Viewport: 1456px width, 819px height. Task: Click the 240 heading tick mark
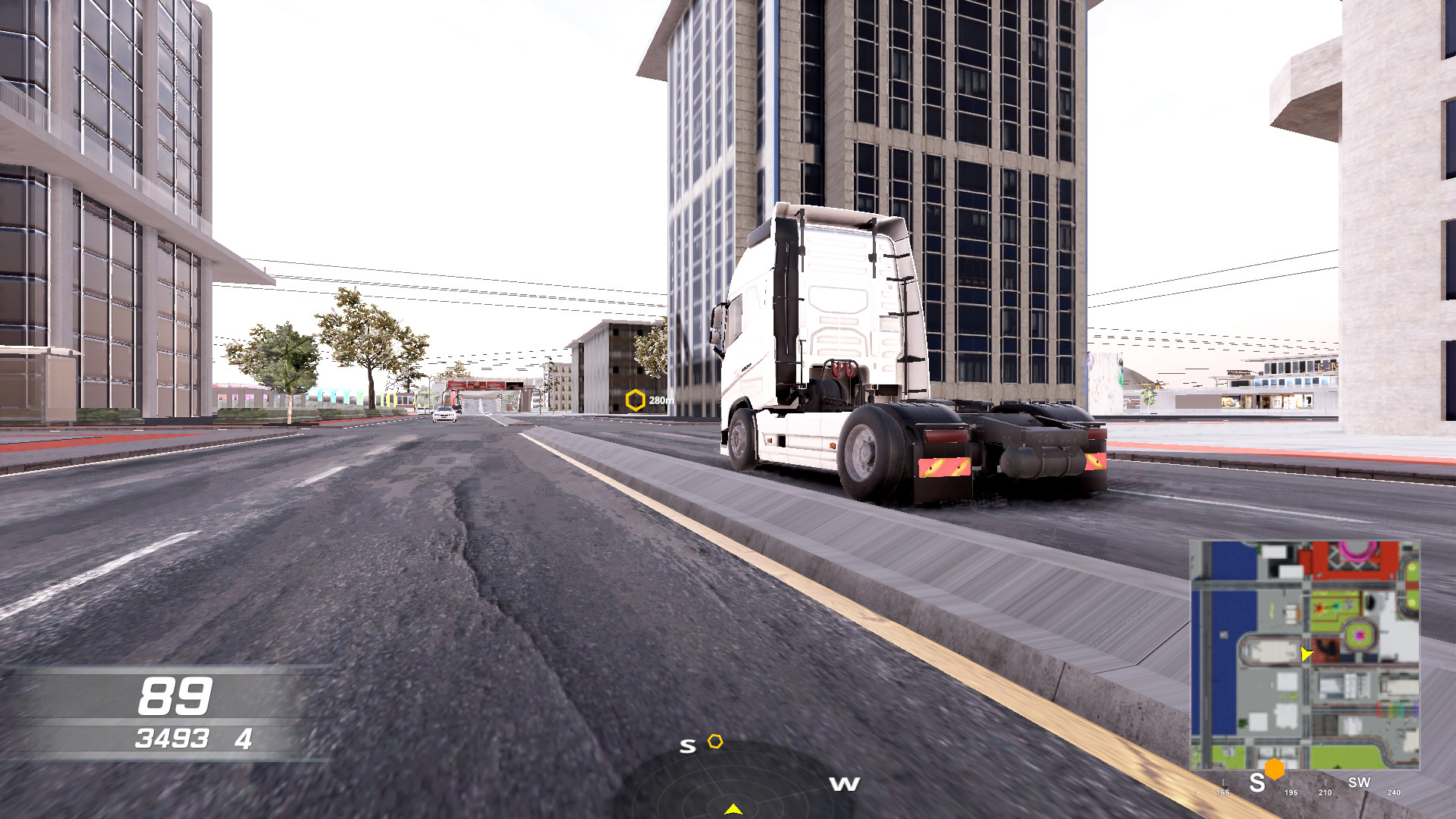click(x=1394, y=793)
